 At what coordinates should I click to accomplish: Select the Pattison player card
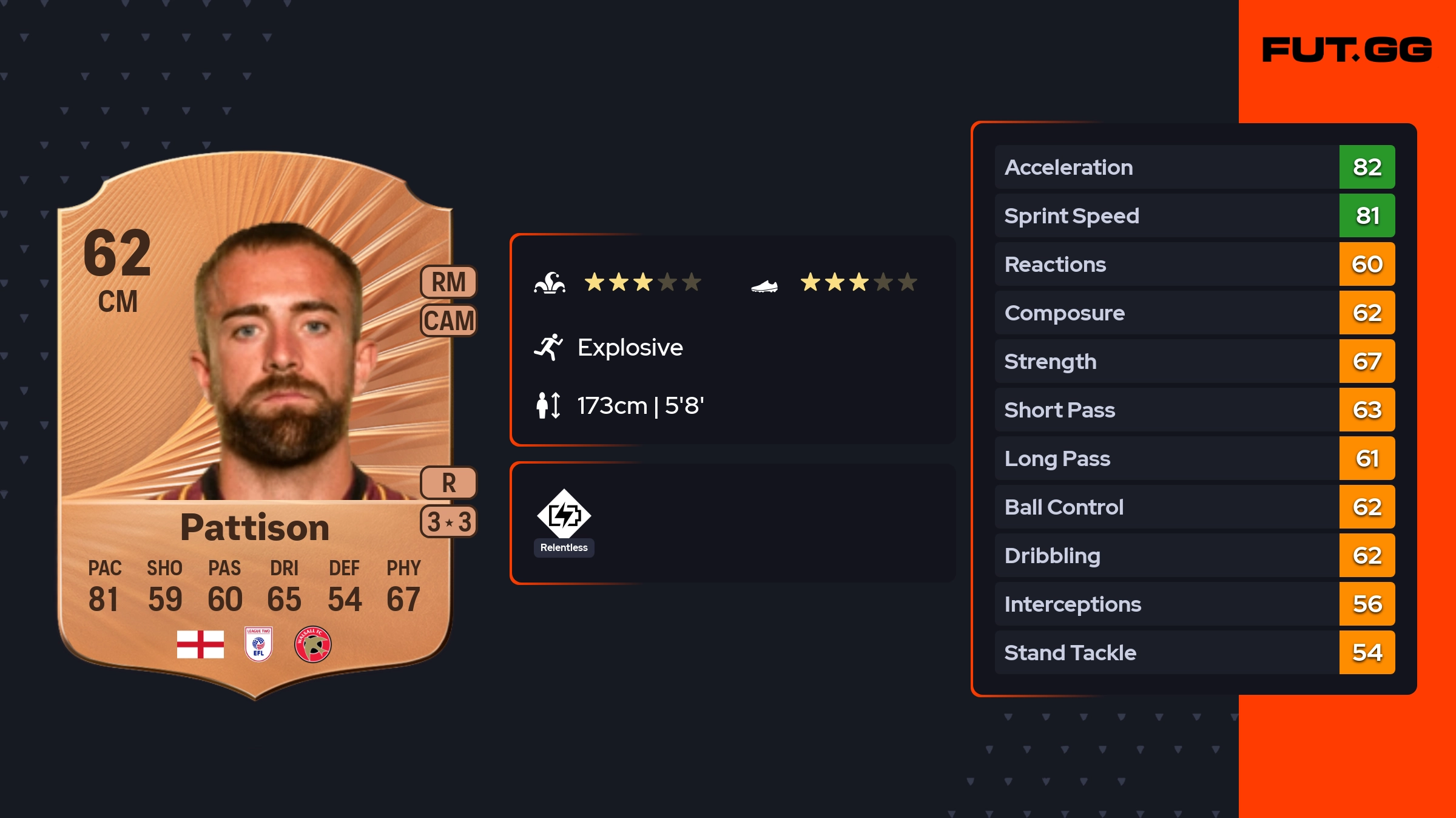pos(255,425)
